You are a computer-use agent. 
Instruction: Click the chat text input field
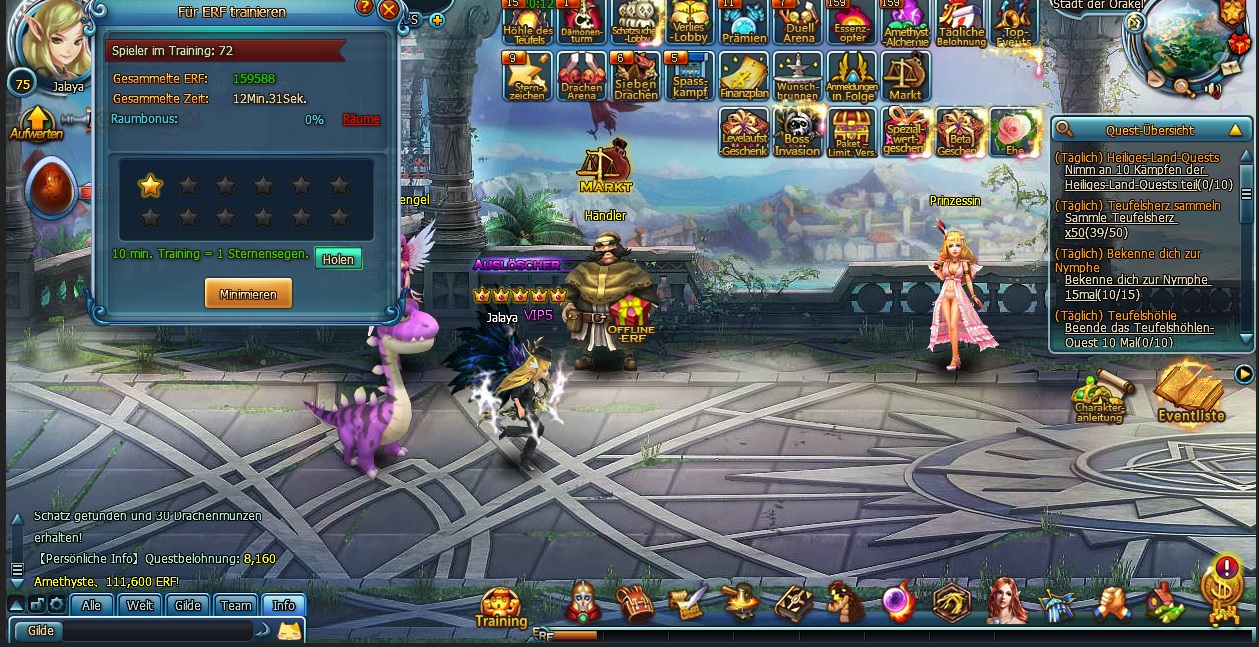pos(155,631)
